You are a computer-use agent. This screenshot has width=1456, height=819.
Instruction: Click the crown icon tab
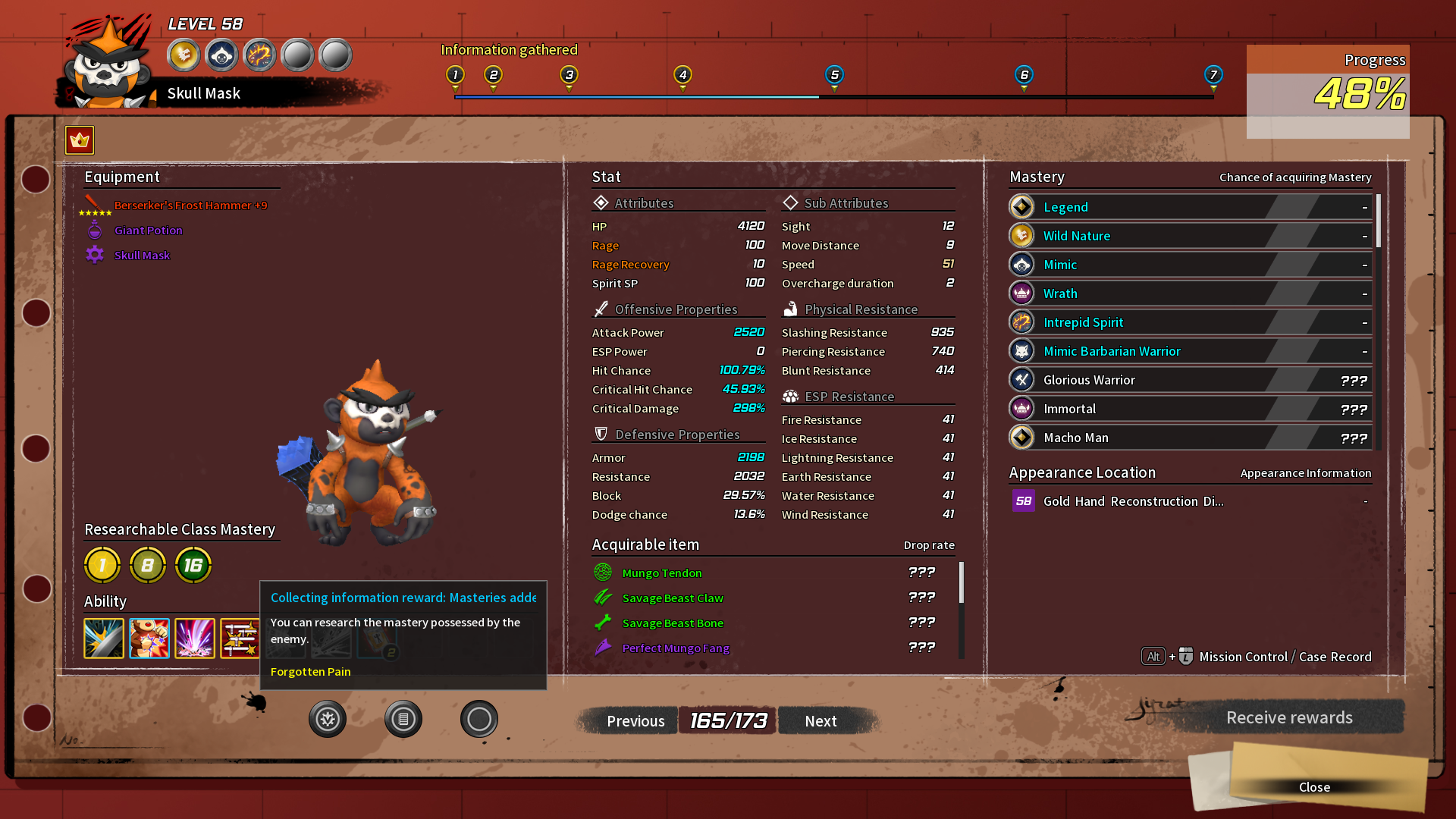pyautogui.click(x=80, y=140)
